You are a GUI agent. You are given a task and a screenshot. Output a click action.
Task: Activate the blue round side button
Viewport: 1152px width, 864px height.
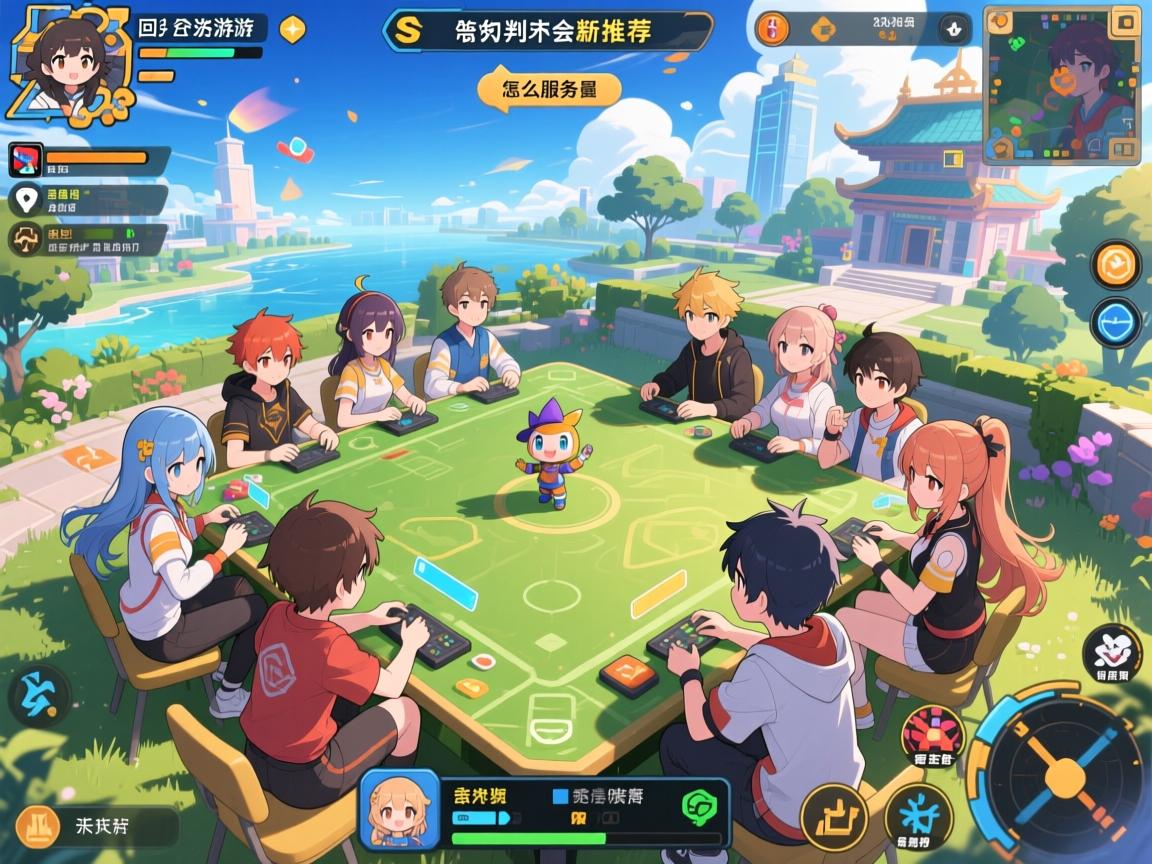[x=1115, y=323]
